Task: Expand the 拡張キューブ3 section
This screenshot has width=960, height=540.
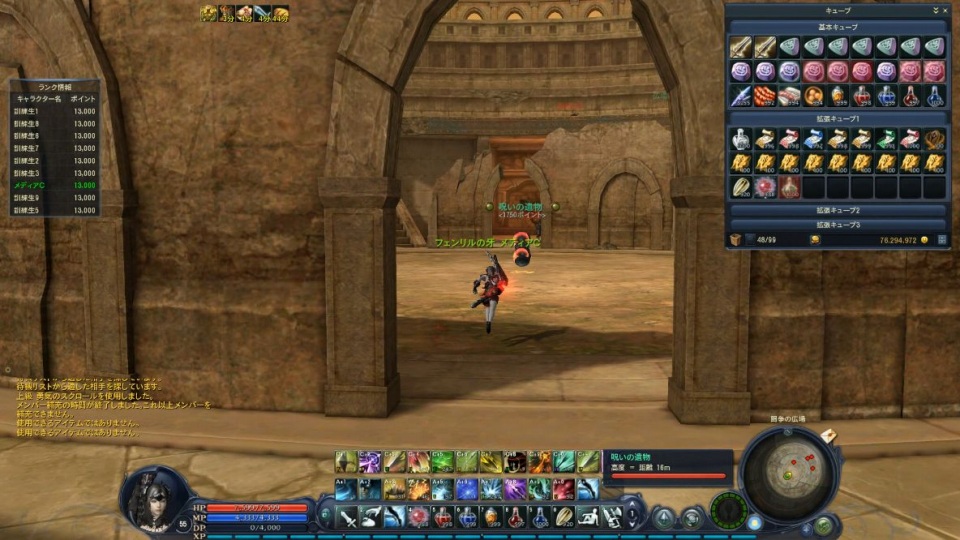Action: pyautogui.click(x=838, y=225)
